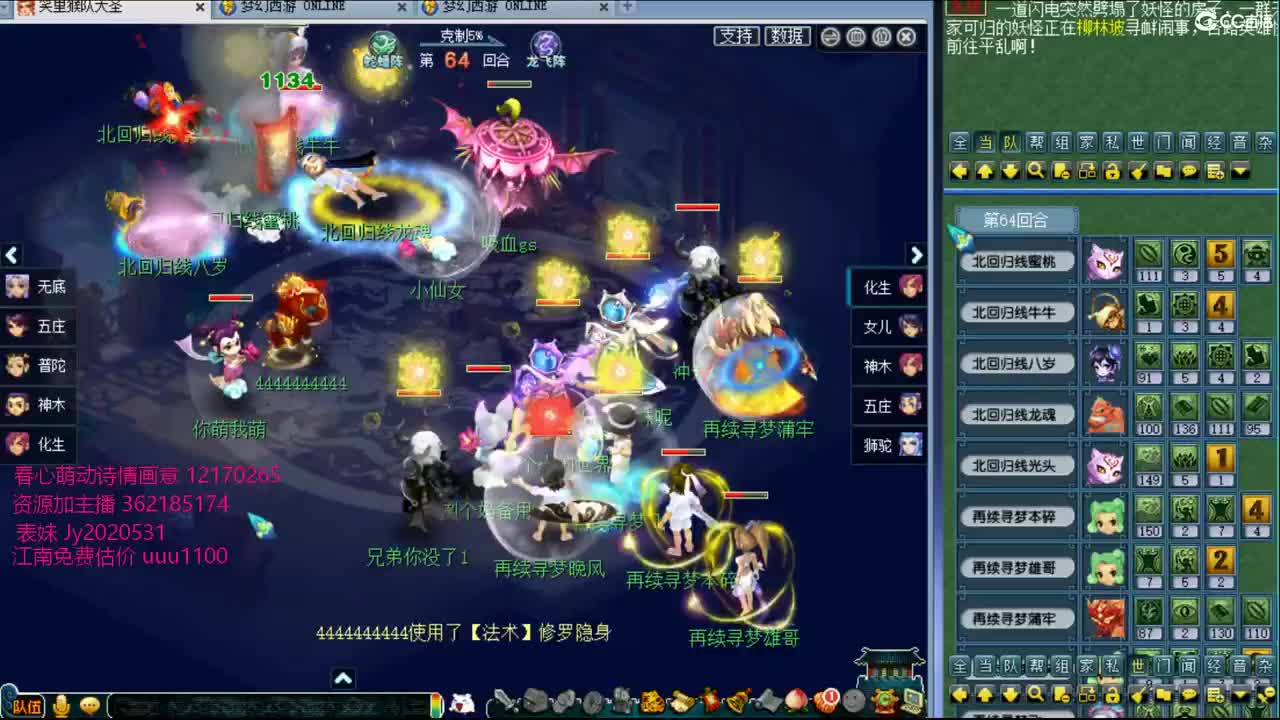
Task: Click the computer icon at the toolbar's right end
Action: (913, 703)
